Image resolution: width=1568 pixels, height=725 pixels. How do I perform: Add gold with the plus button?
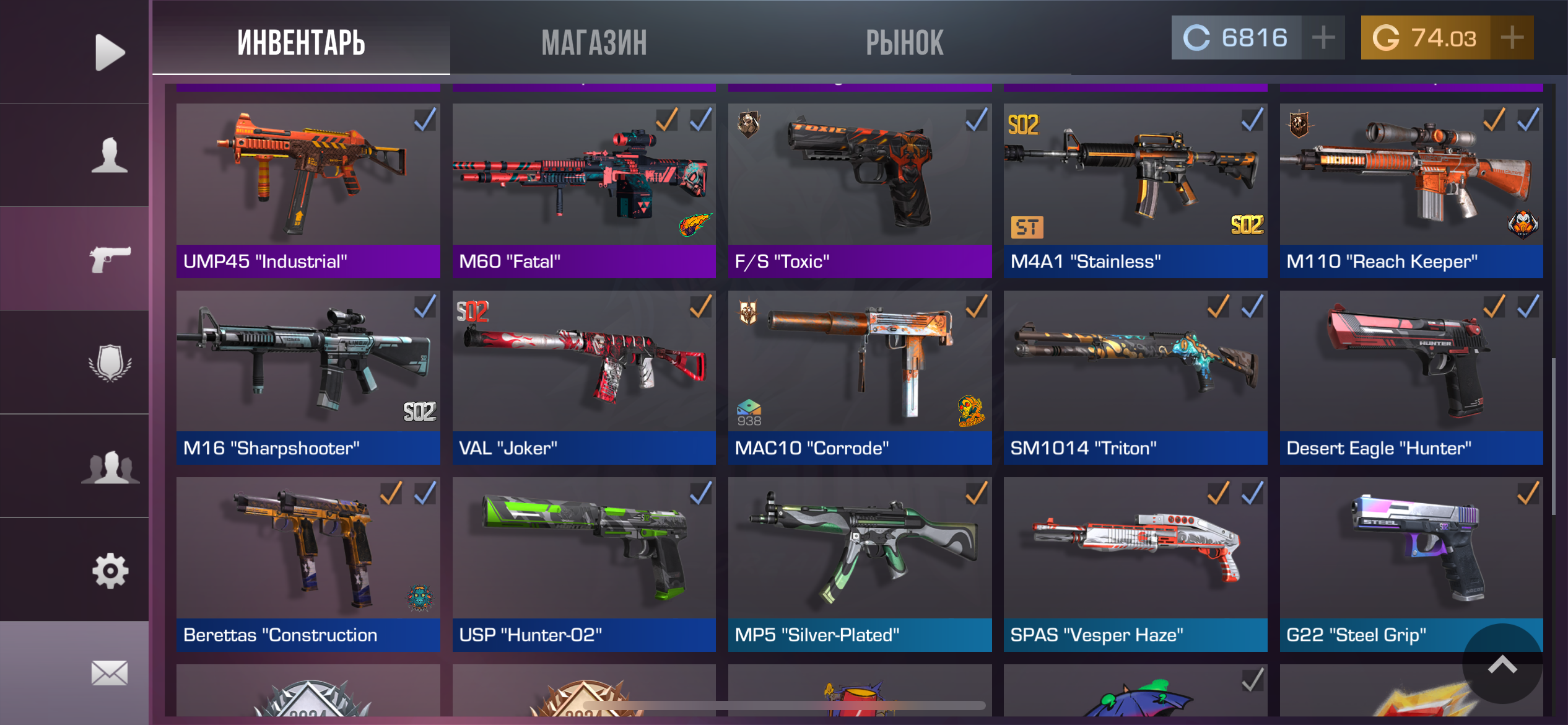1512,38
